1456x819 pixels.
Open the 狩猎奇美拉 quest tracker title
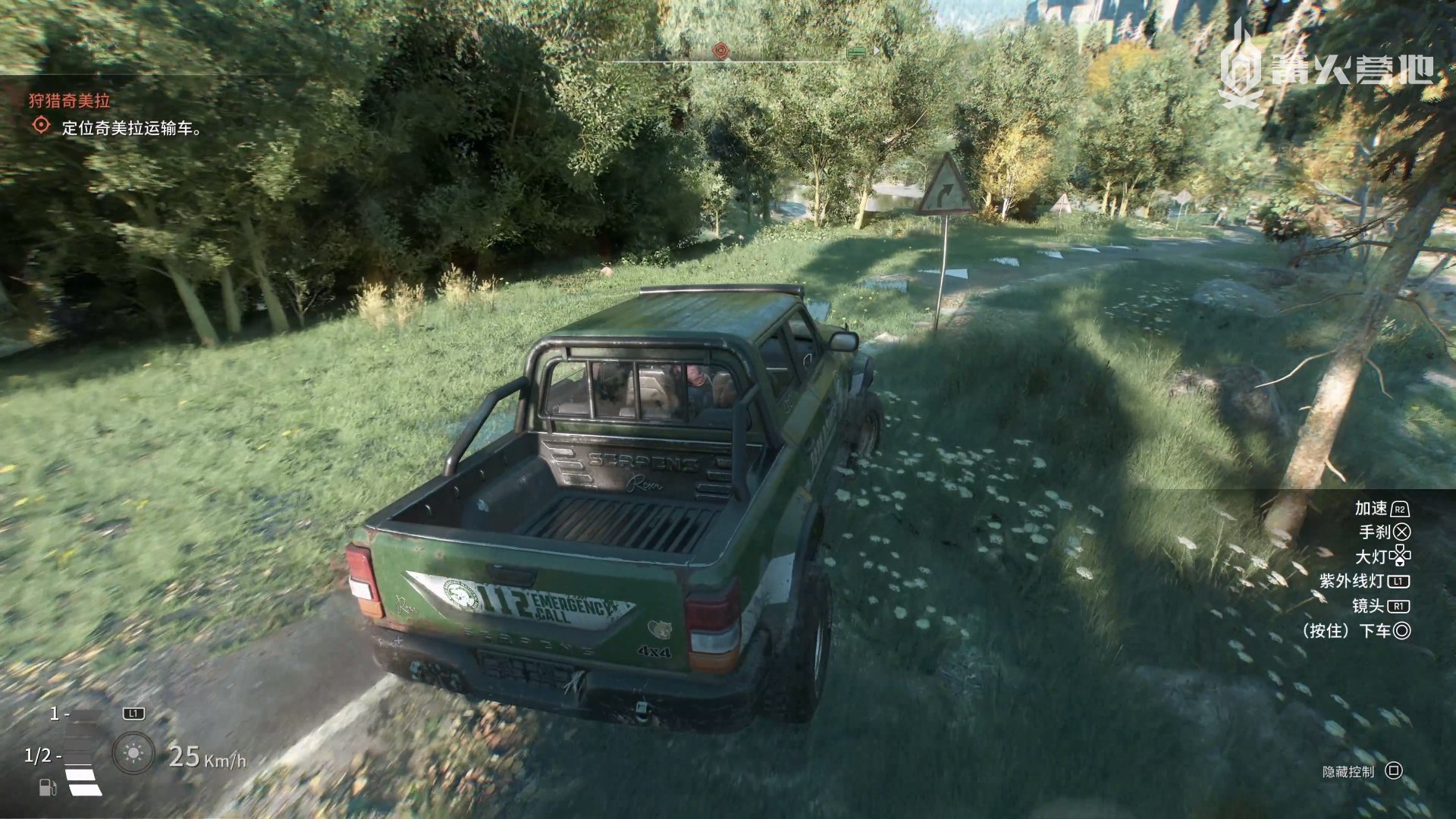(x=70, y=100)
